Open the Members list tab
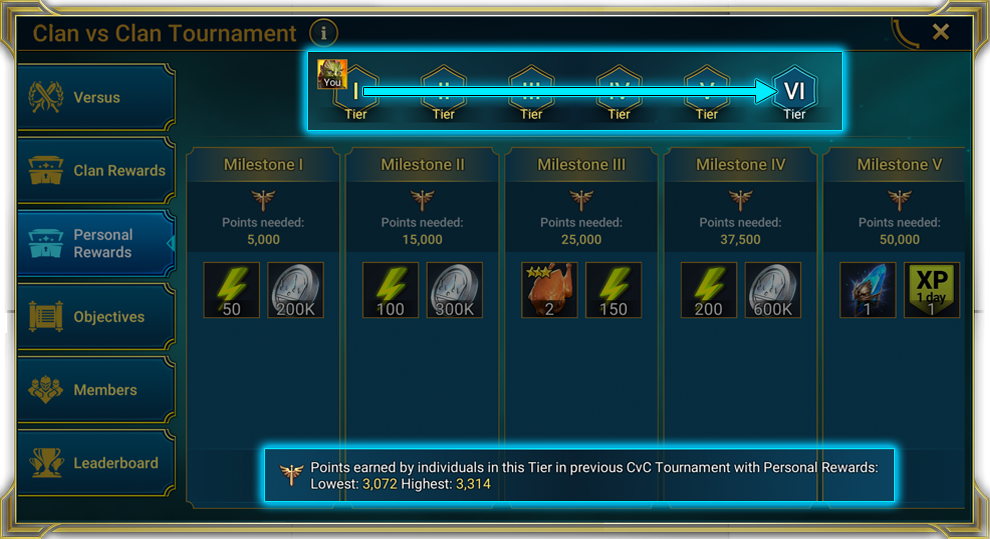Screen dimensions: 990x539 coord(95,390)
